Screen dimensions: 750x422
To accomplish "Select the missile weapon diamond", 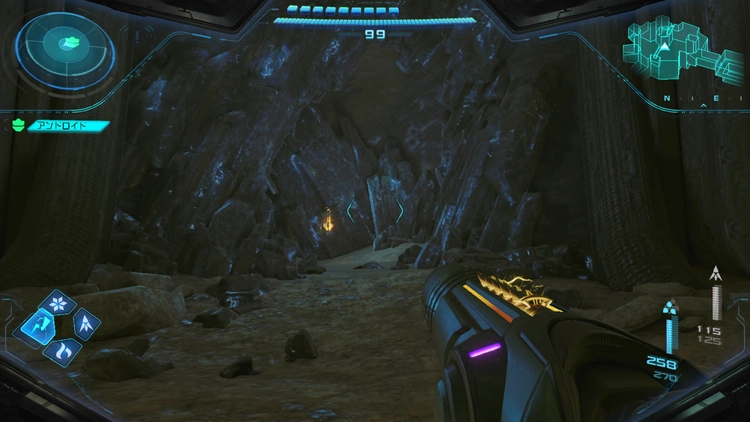I will click(86, 324).
